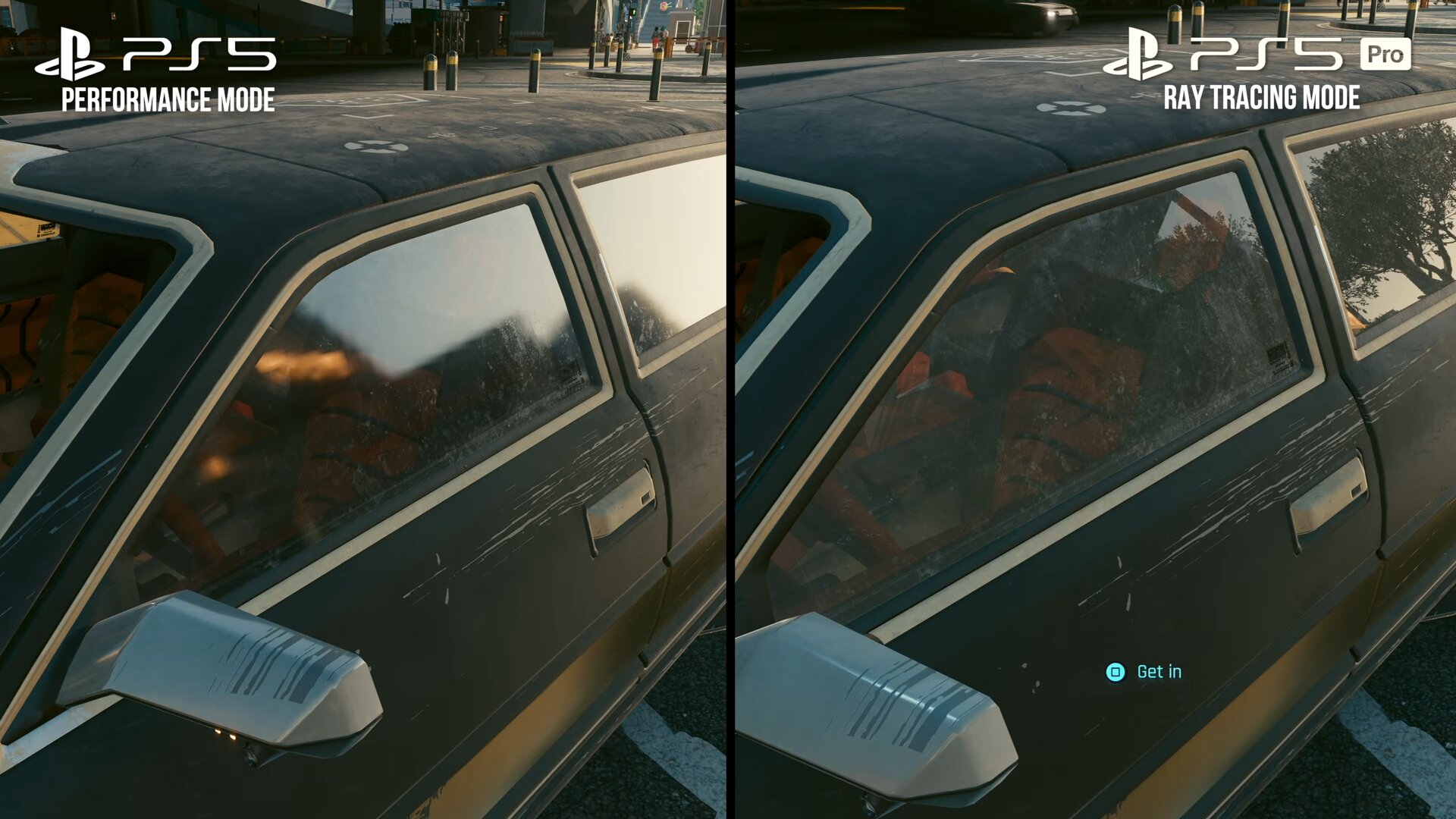This screenshot has height=819, width=1456.
Task: Switch on Performance Mode via its label
Action: [x=168, y=99]
